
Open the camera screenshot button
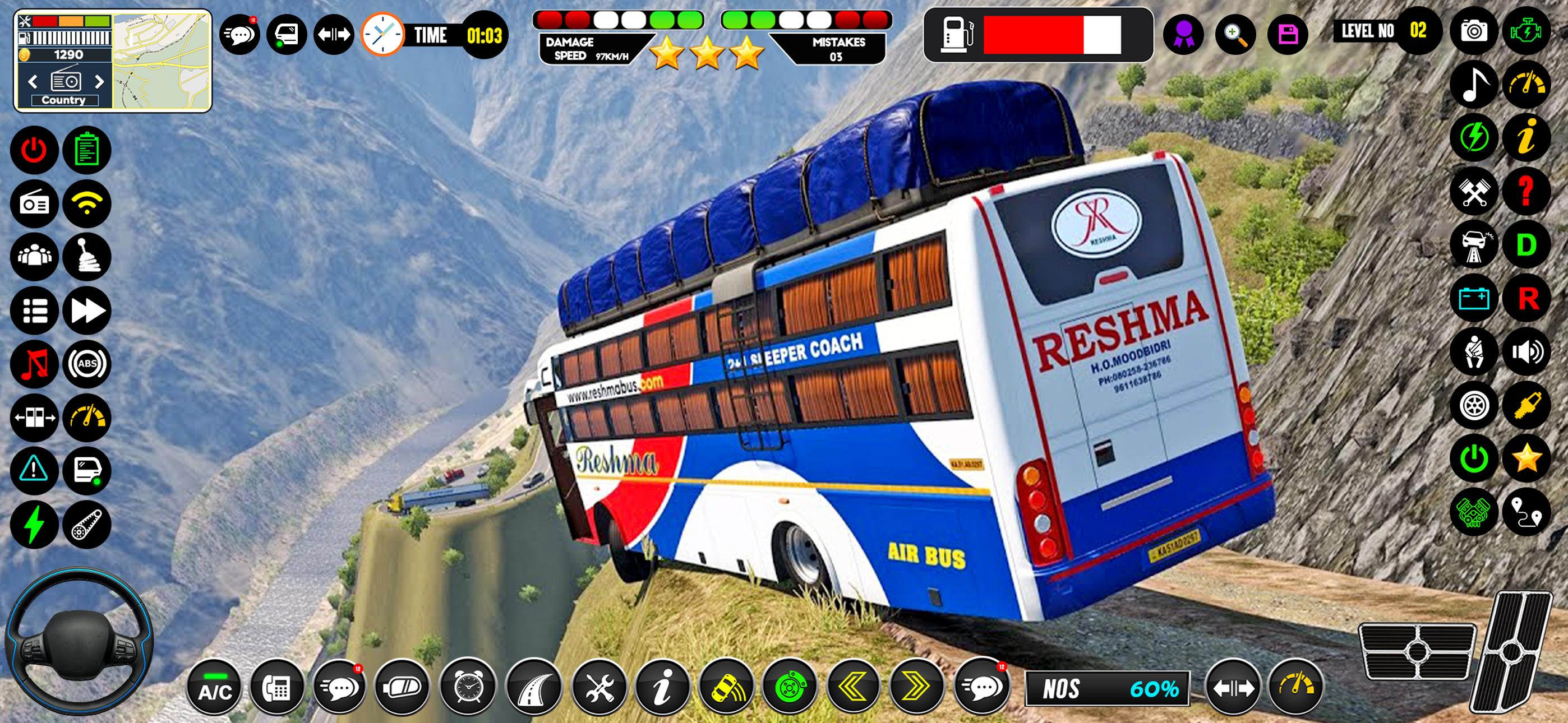[1474, 30]
